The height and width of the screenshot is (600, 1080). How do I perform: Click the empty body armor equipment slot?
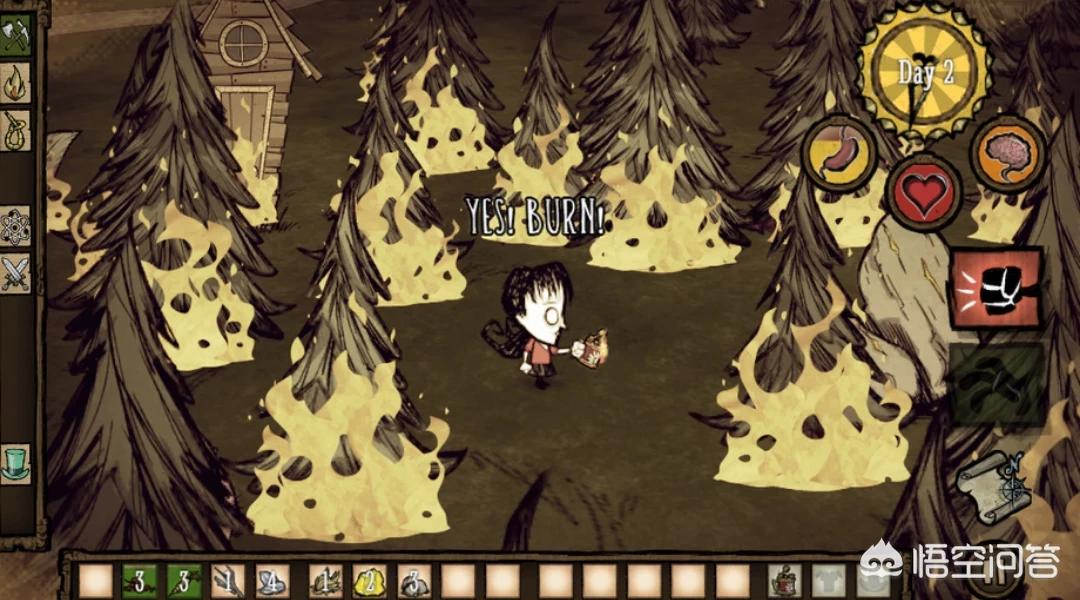click(x=831, y=580)
